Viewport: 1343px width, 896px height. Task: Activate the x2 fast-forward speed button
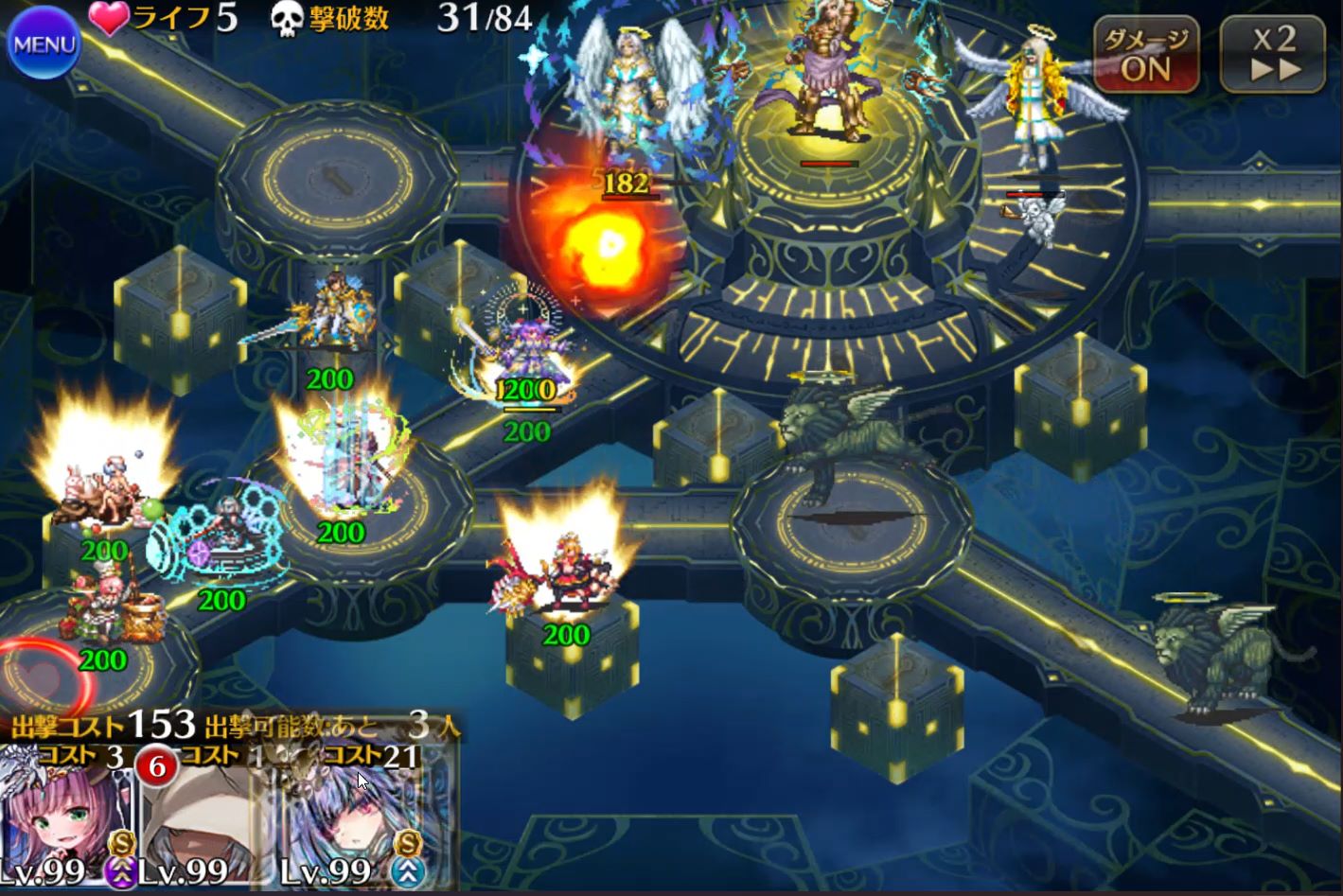tap(1272, 55)
